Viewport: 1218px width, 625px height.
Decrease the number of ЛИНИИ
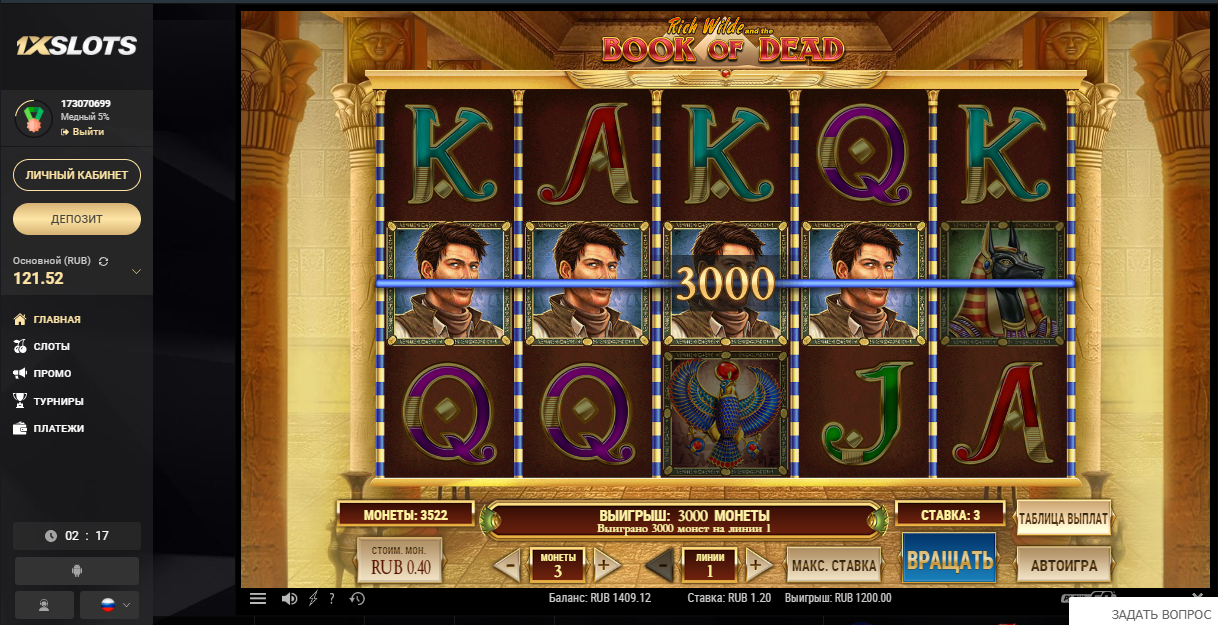pyautogui.click(x=661, y=565)
